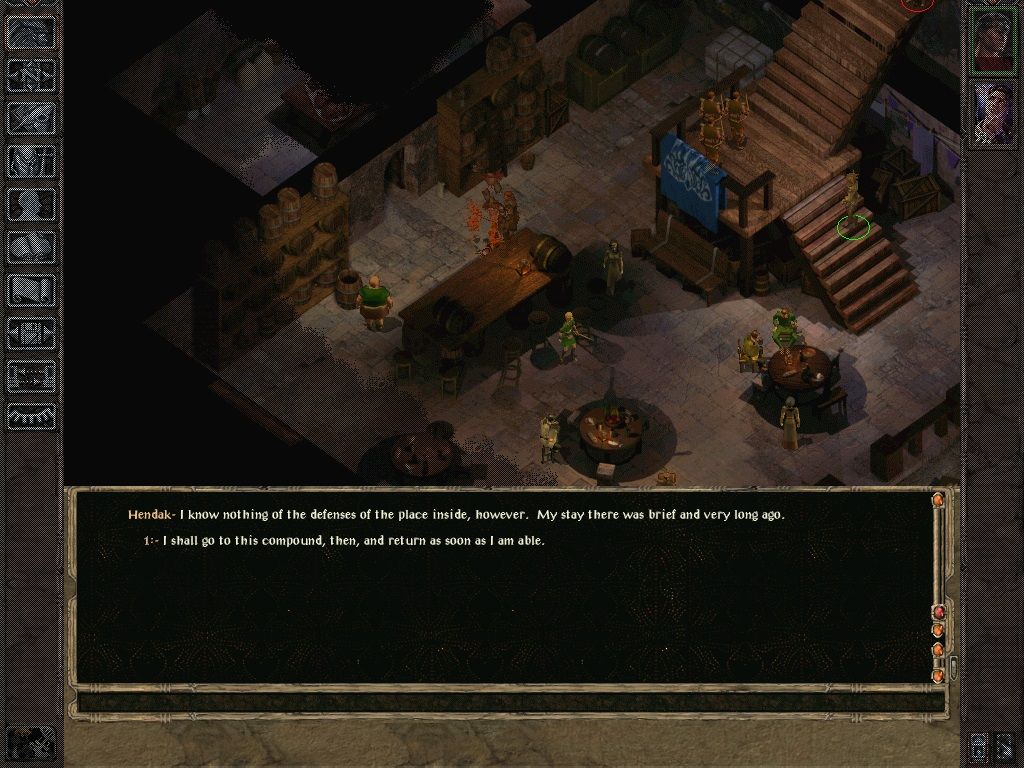This screenshot has height=768, width=1024.
Task: Open the priest scroll icon
Action: [x=32, y=290]
